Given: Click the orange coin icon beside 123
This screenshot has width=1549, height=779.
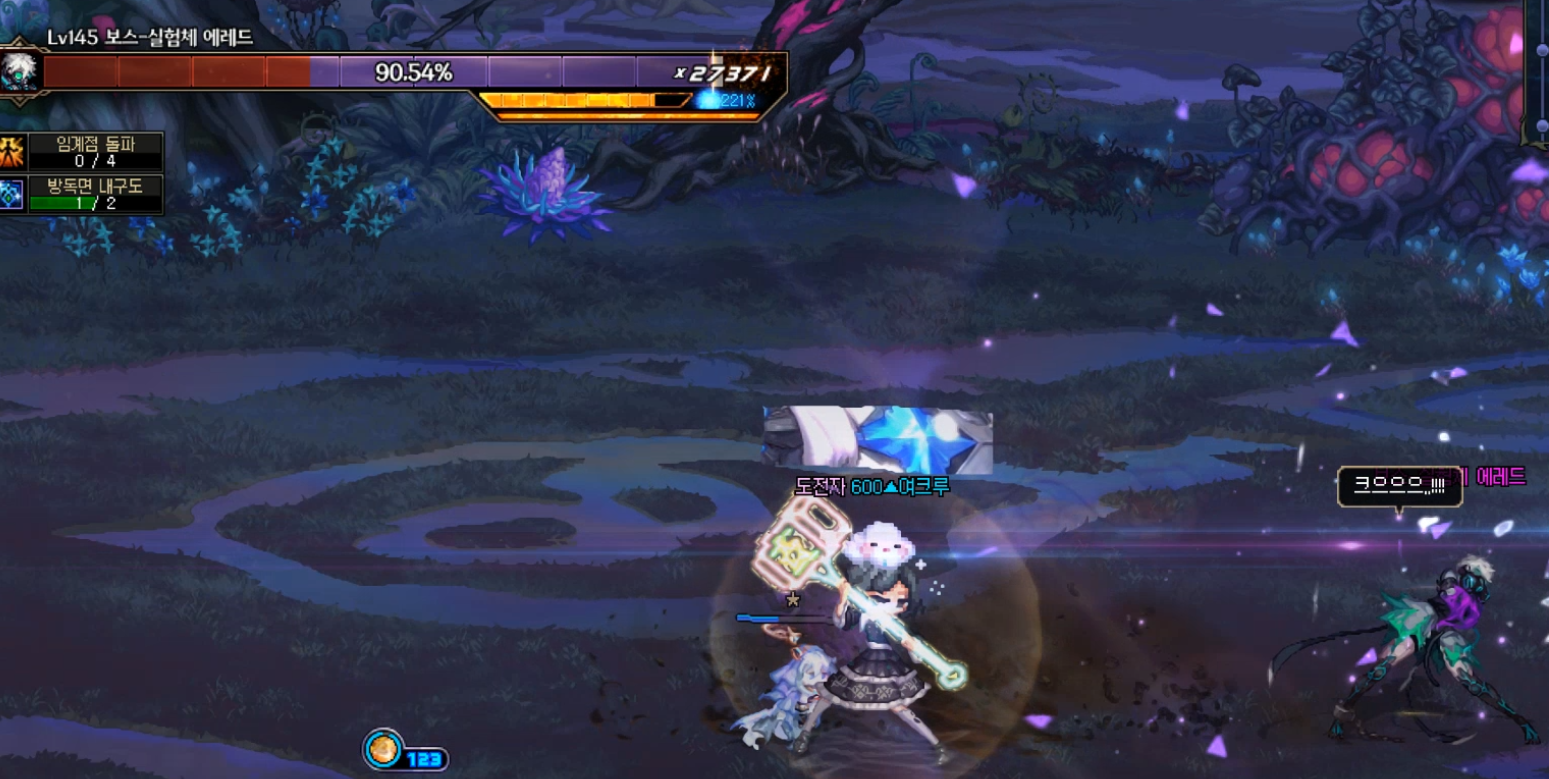Looking at the screenshot, I should (383, 749).
